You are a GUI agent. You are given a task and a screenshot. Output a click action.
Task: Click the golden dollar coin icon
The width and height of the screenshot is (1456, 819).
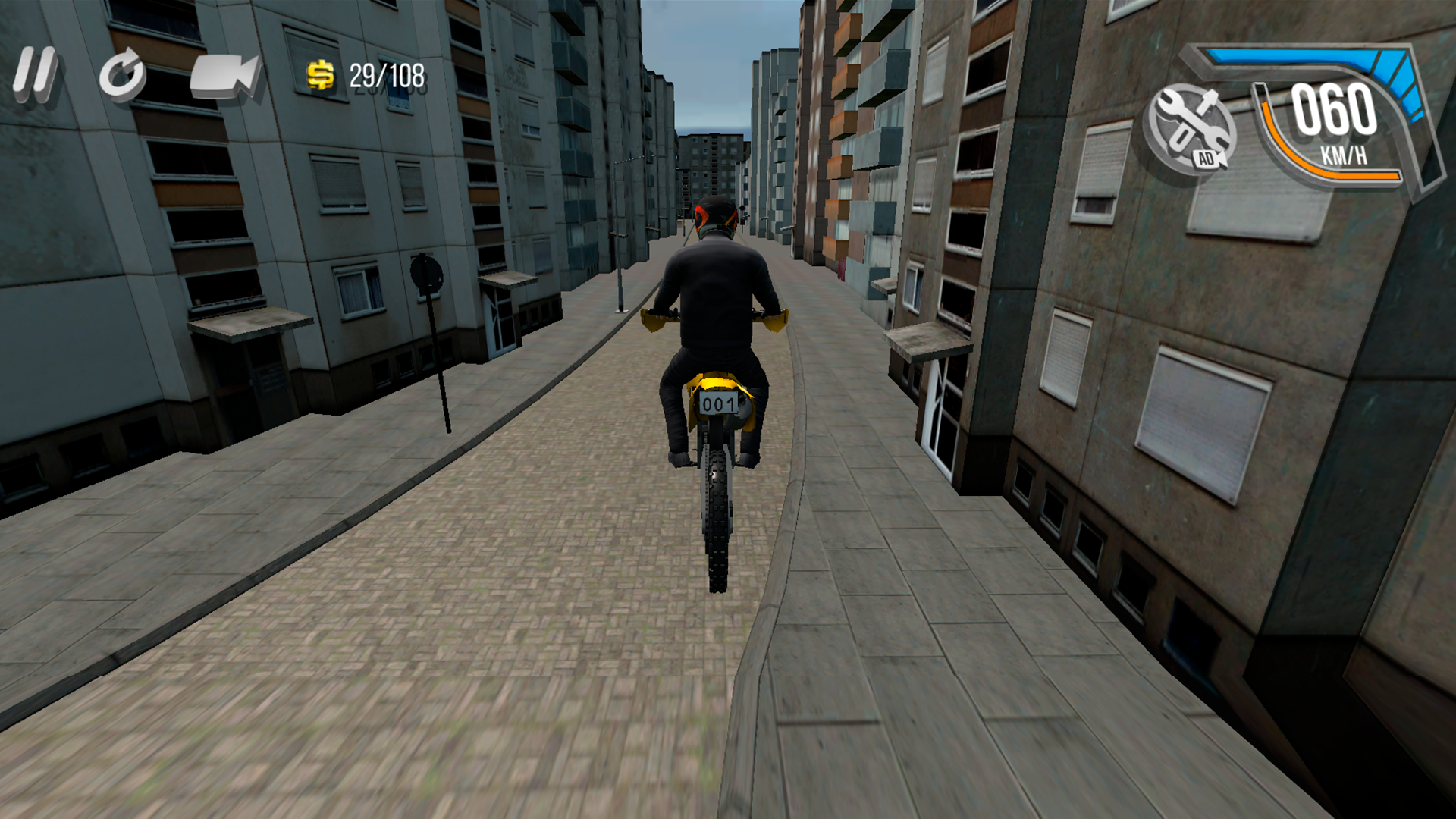tap(319, 76)
